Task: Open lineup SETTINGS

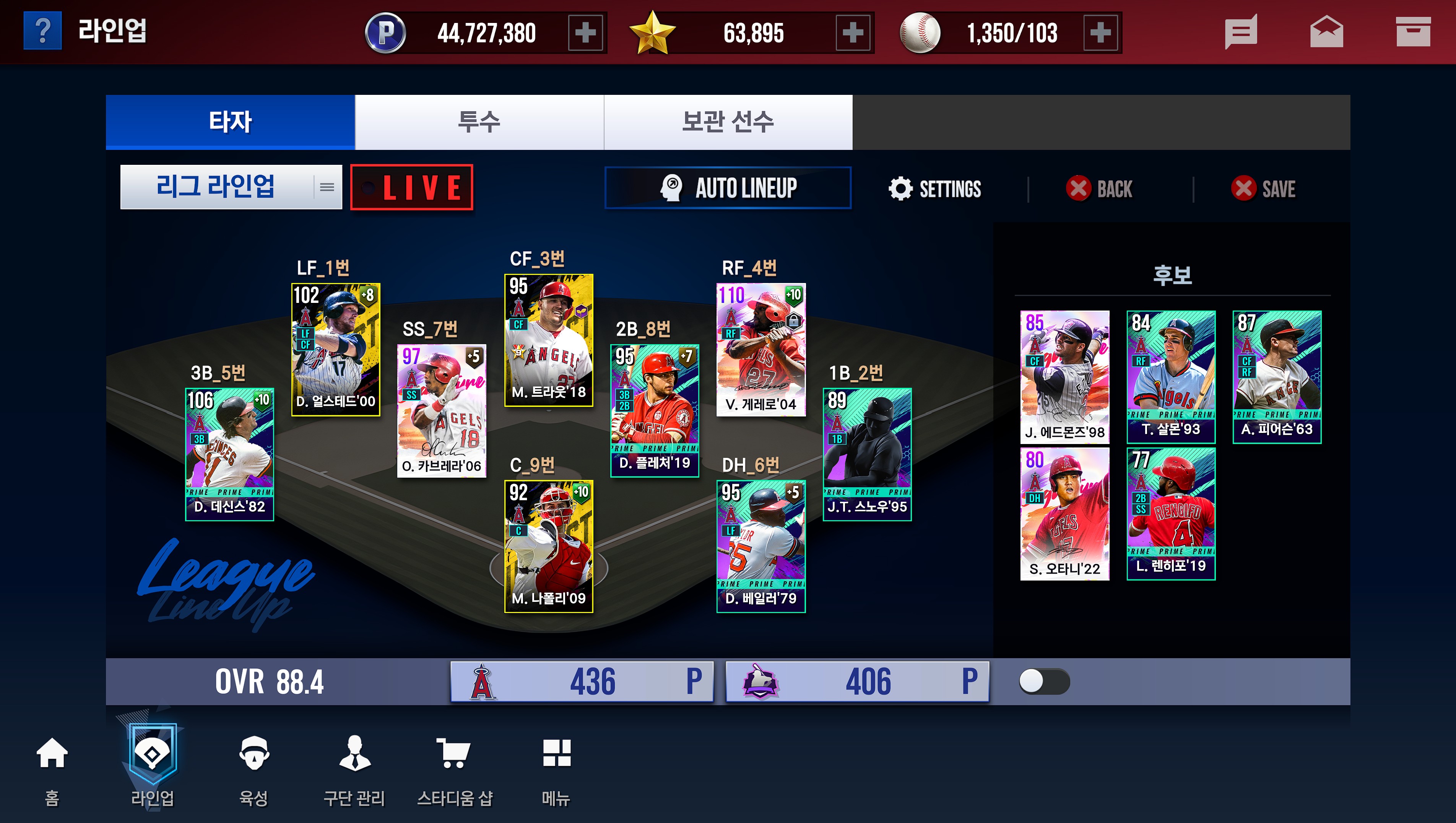Action: pos(936,189)
